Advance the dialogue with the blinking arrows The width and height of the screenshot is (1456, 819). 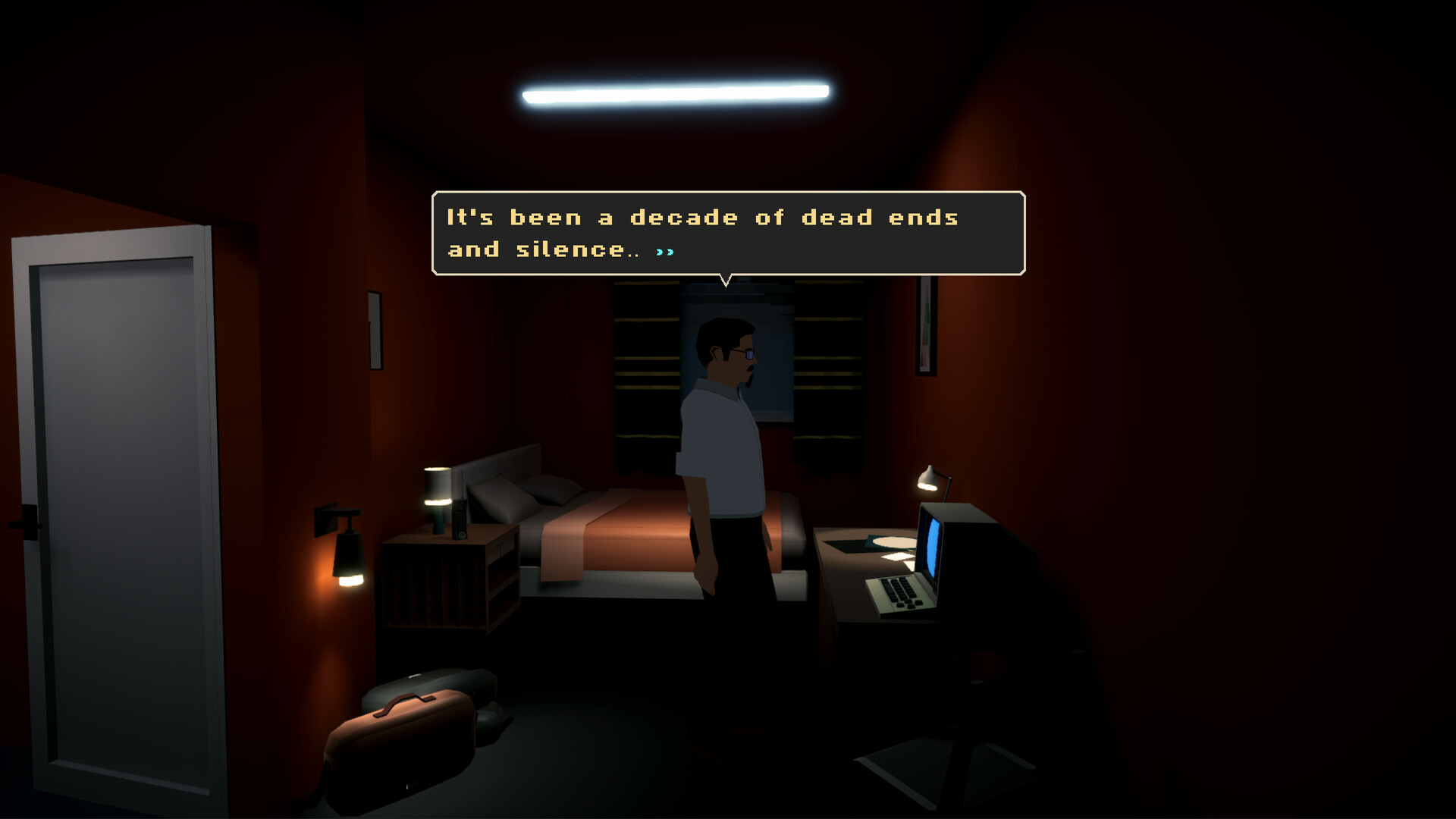pyautogui.click(x=667, y=250)
